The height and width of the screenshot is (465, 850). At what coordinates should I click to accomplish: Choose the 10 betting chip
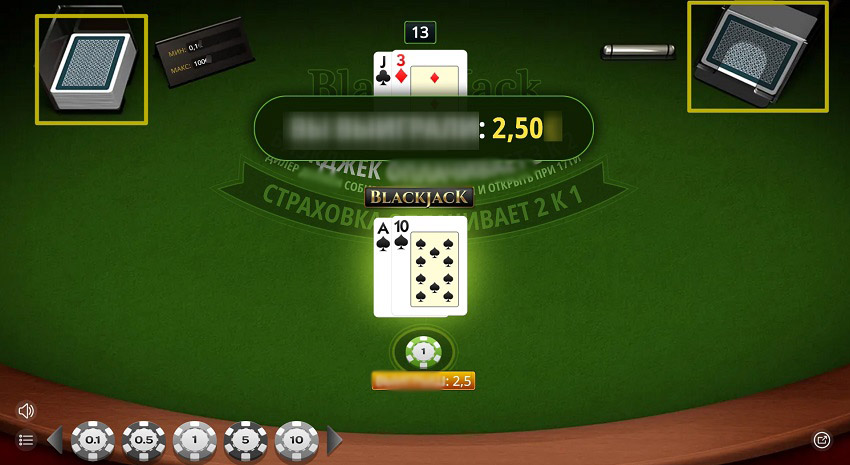297,440
